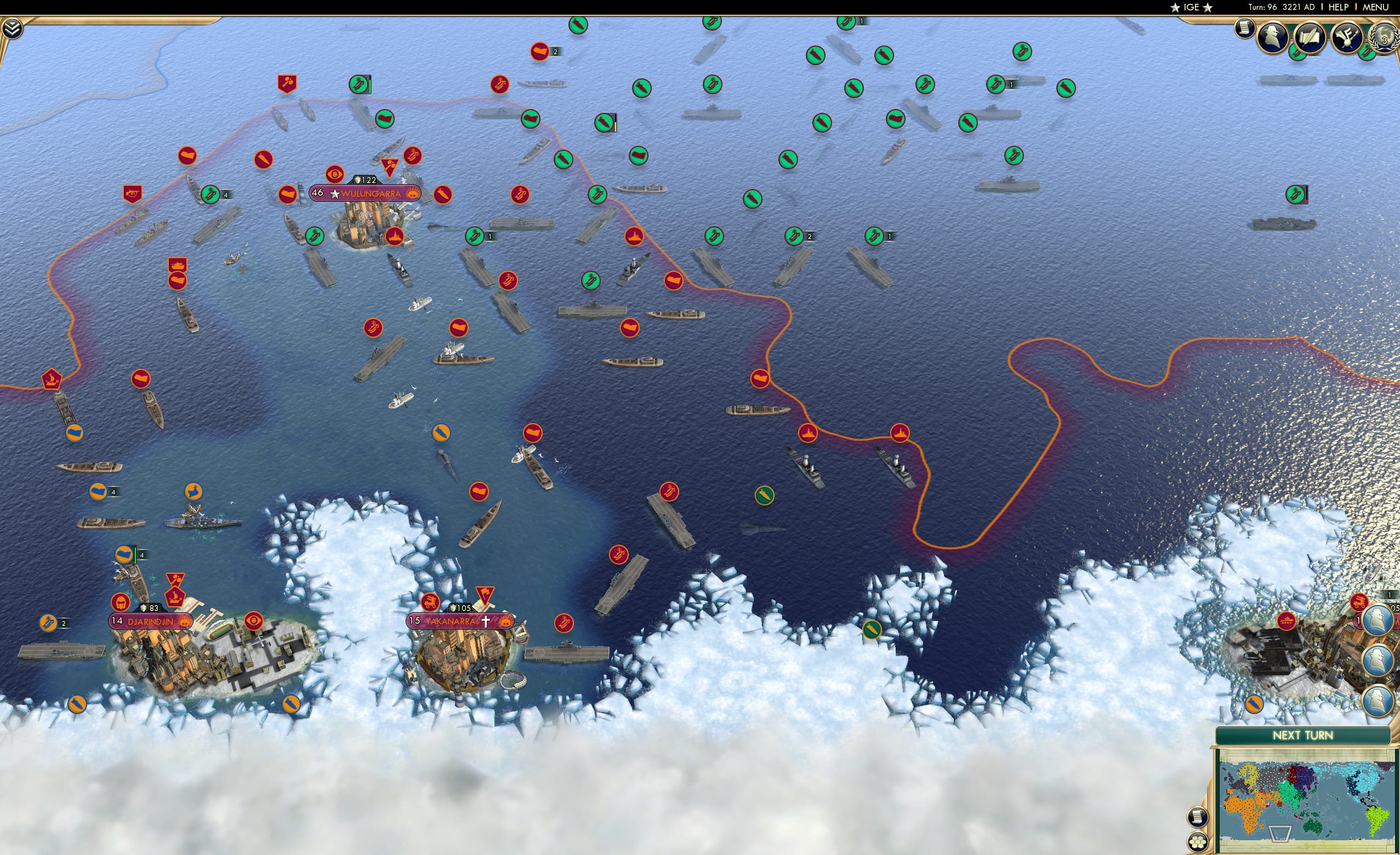Open the Espionage overview spy icon

[1273, 38]
